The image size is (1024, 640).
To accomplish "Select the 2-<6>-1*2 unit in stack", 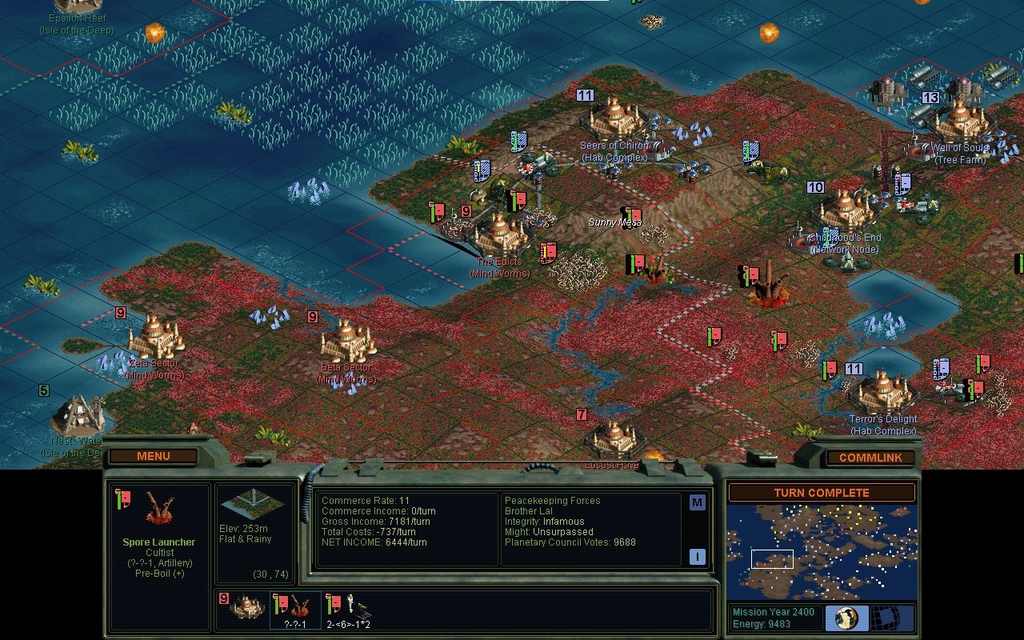I will (348, 608).
